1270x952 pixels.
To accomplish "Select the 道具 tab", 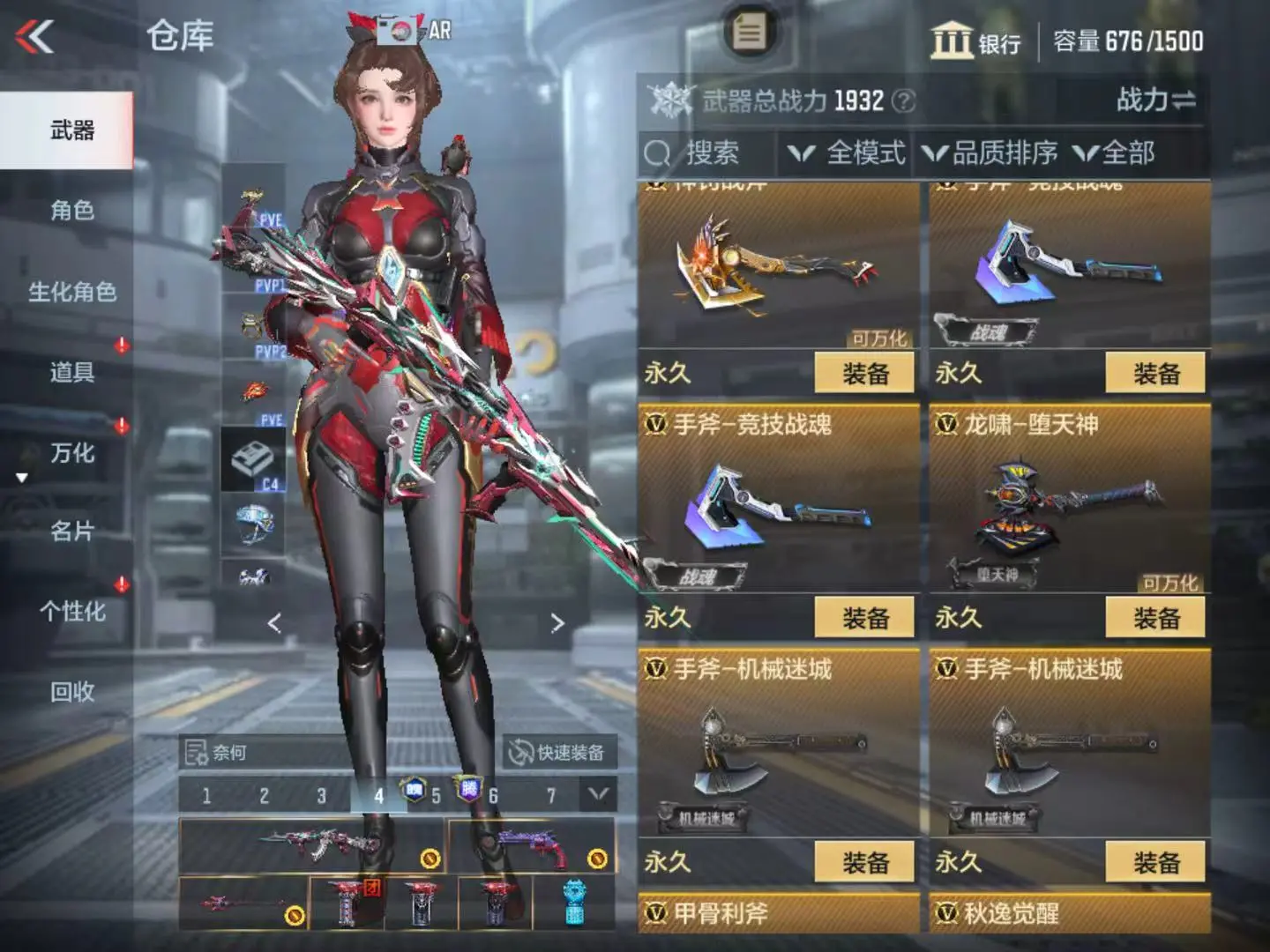I will coord(71,372).
